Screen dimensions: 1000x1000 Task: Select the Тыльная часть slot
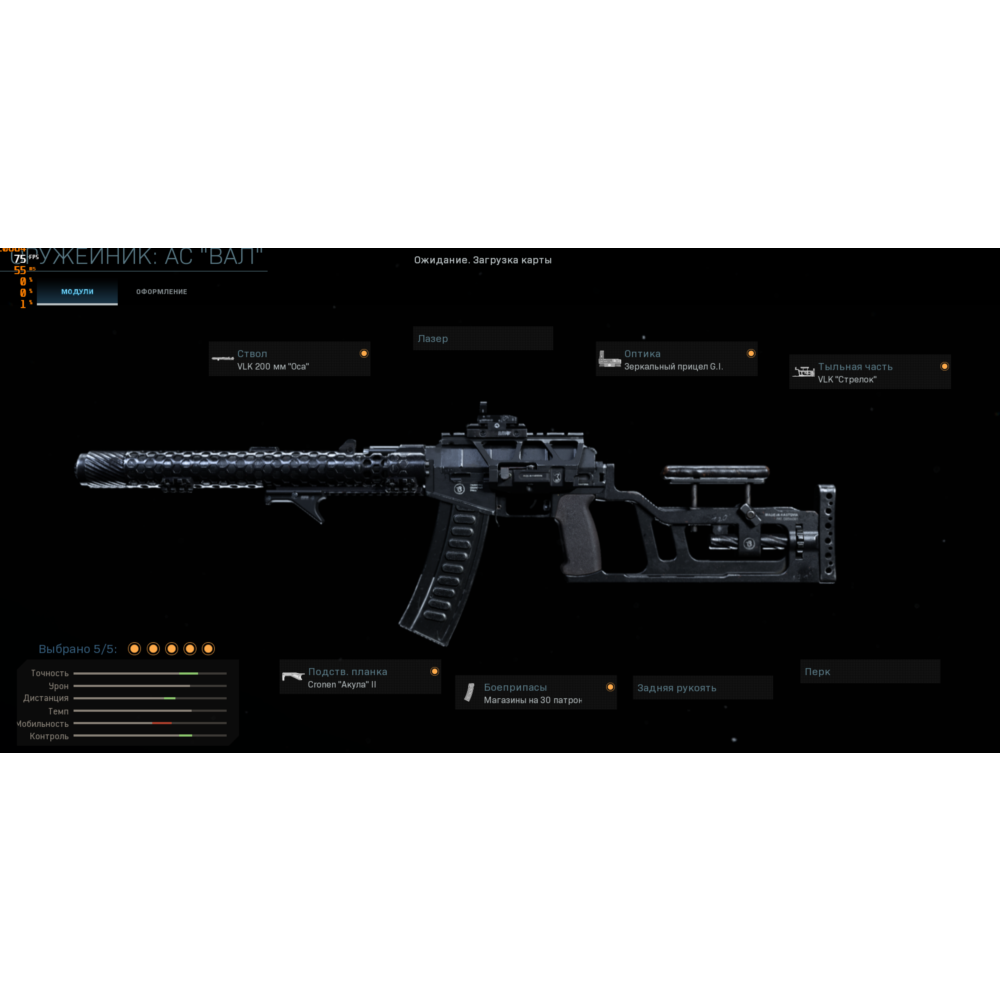pos(869,373)
